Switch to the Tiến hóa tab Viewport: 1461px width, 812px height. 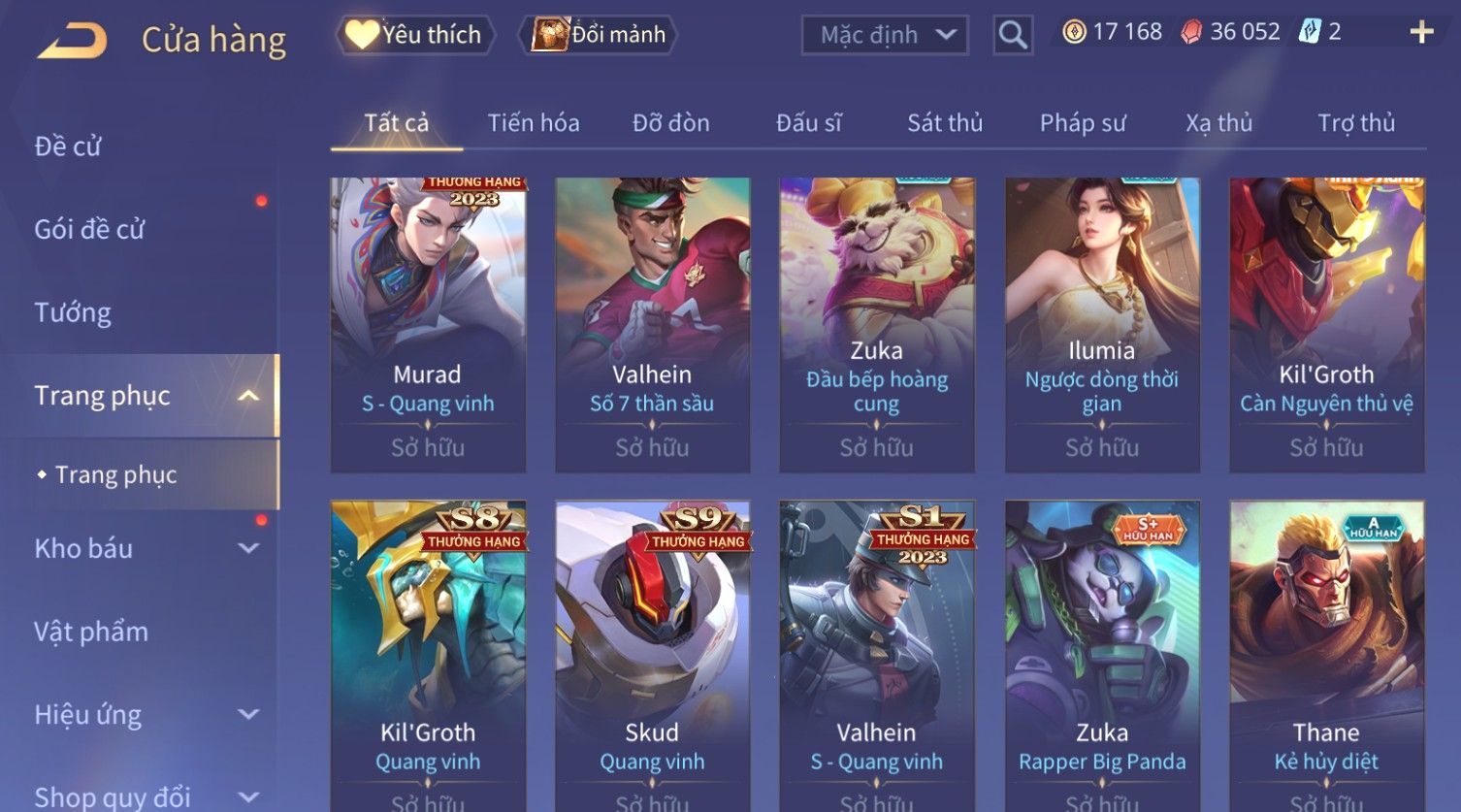pos(534,123)
